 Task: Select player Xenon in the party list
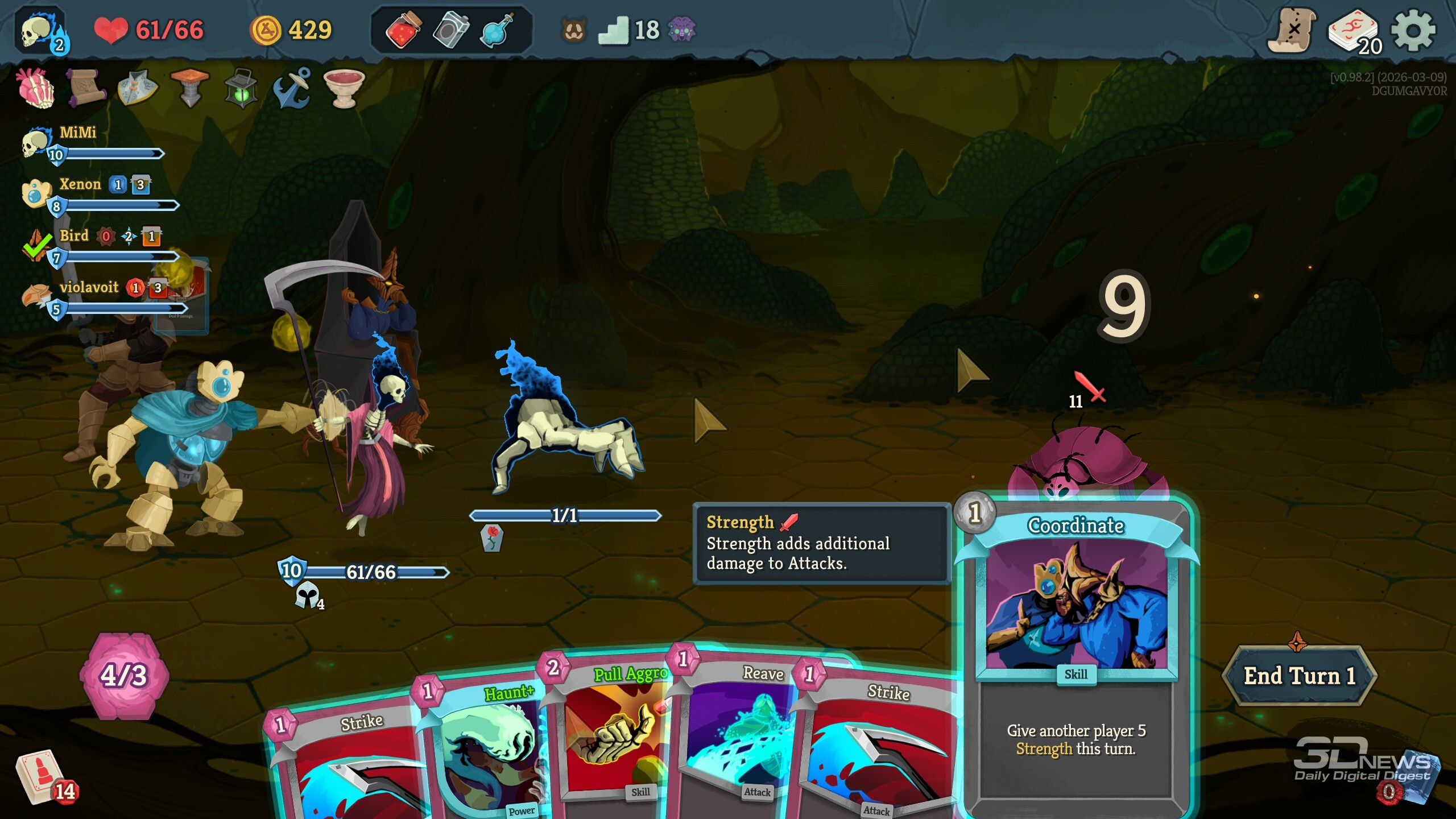point(80,185)
